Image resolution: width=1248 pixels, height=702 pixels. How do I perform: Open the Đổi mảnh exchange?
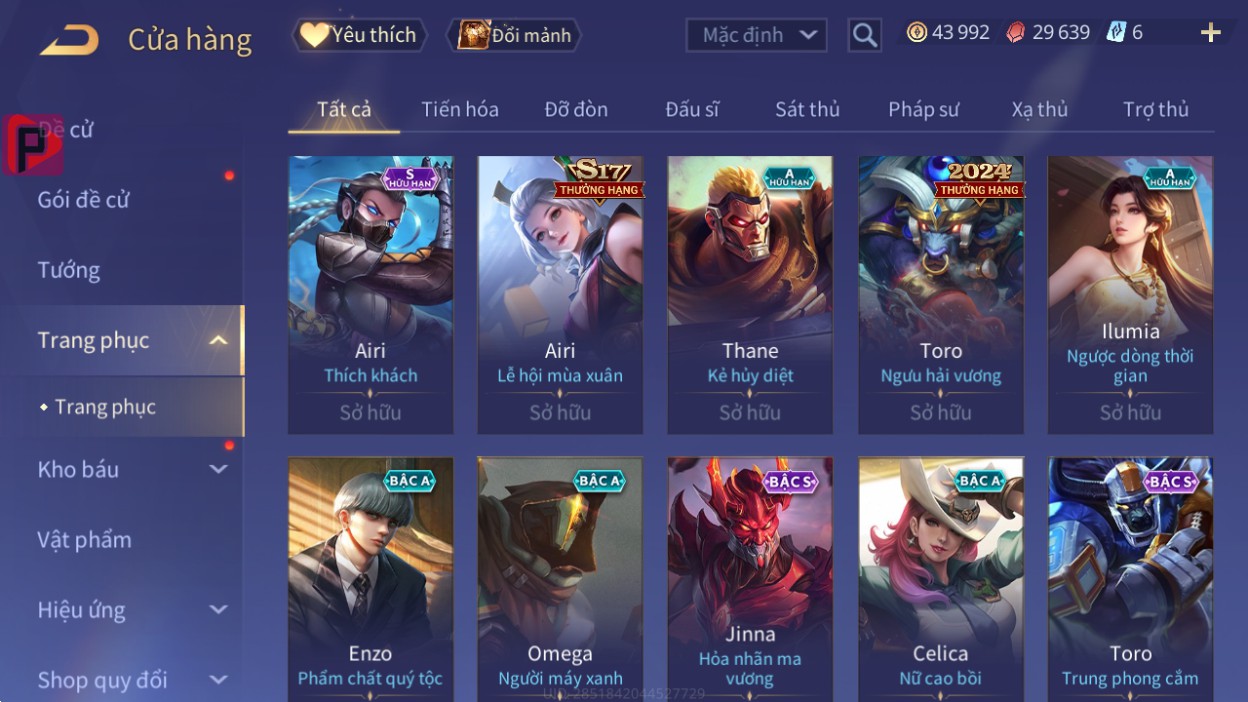515,35
